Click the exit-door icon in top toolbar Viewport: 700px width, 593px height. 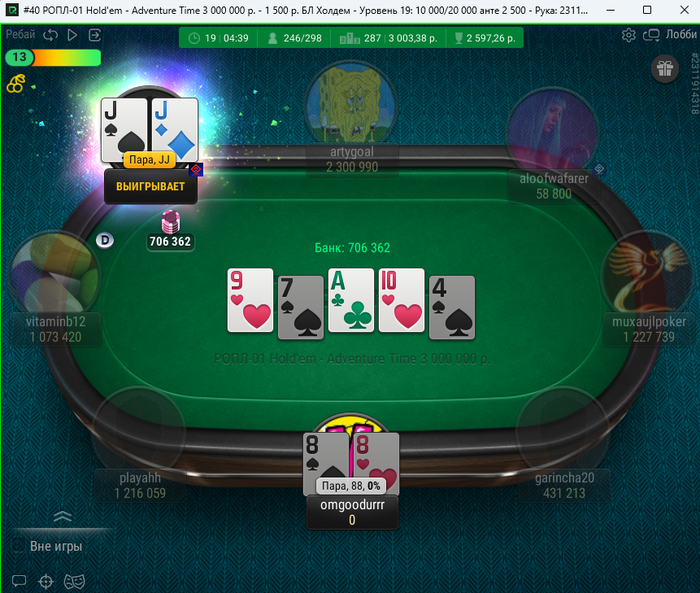tap(95, 34)
